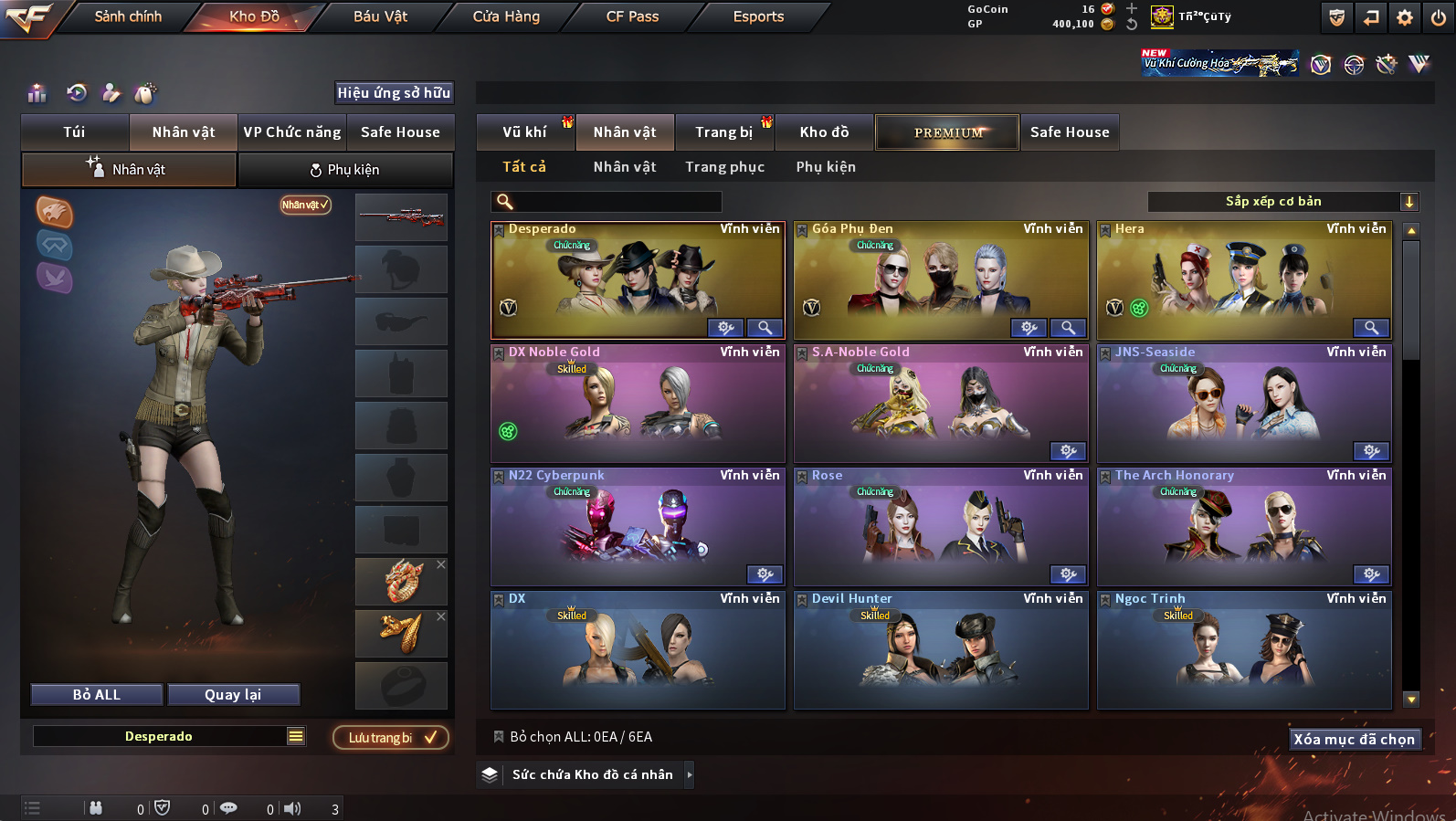Open the Esports section
Viewport: 1456px width, 821px height.
(x=758, y=16)
